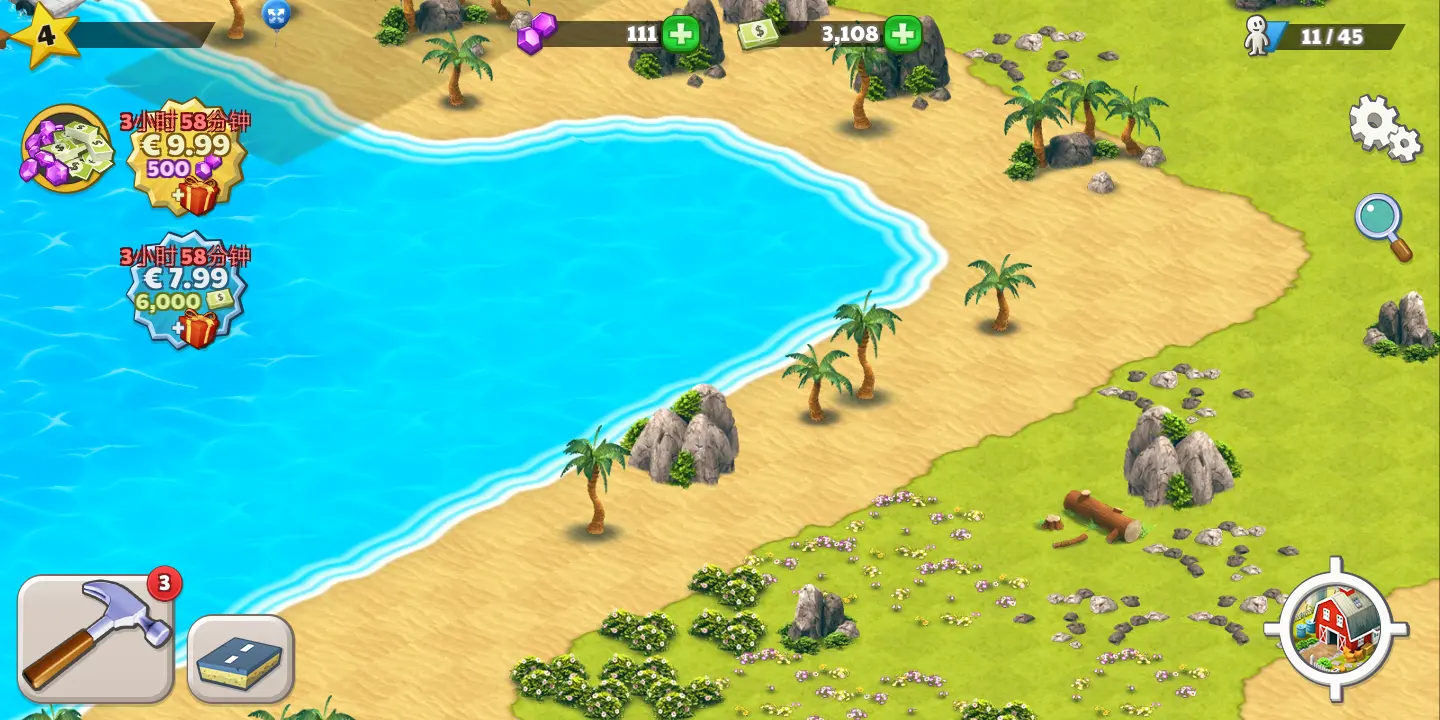1440x720 pixels.
Task: Select the road construction button
Action: tap(240, 657)
